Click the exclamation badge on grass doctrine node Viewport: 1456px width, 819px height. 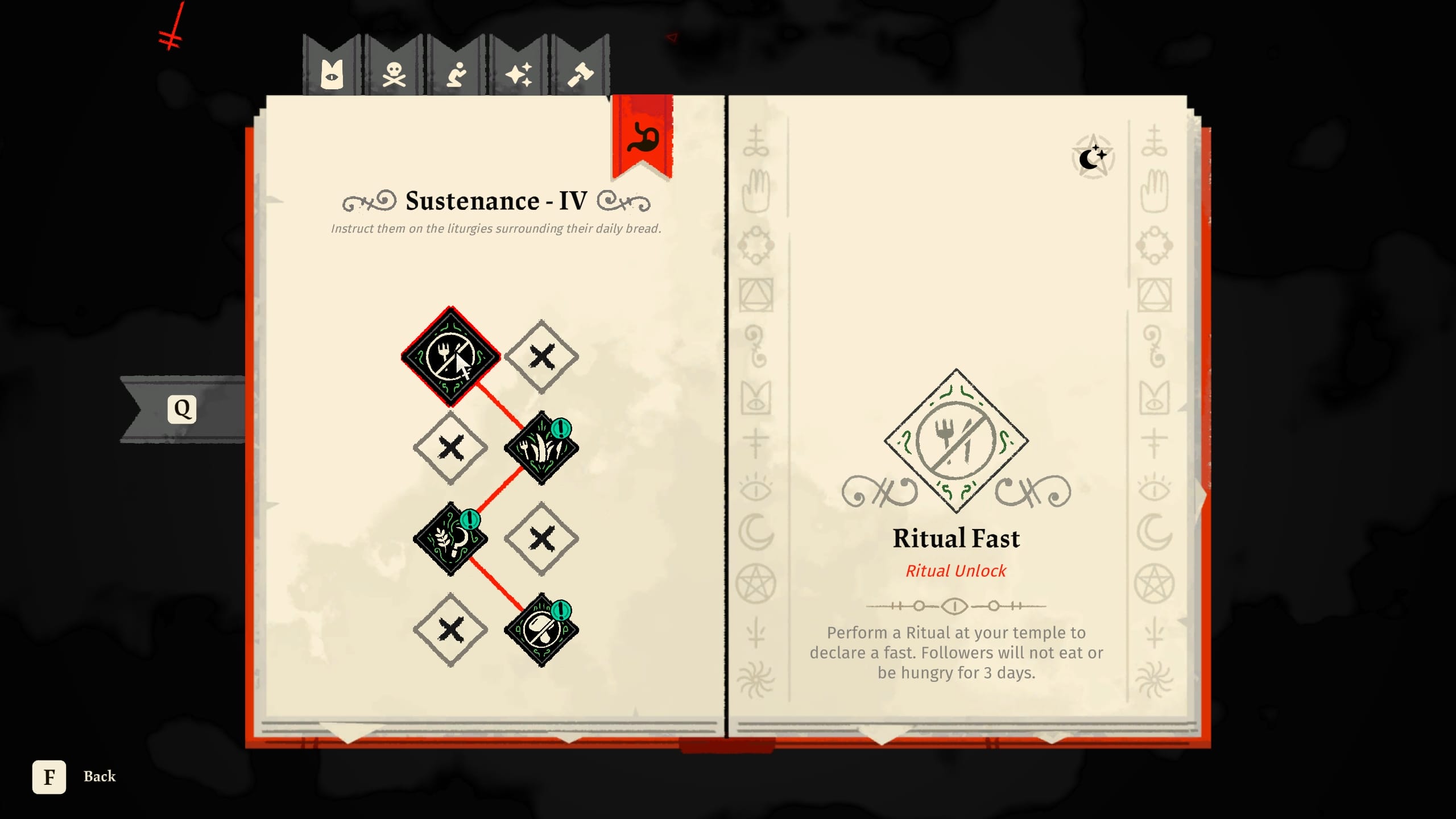(x=560, y=429)
